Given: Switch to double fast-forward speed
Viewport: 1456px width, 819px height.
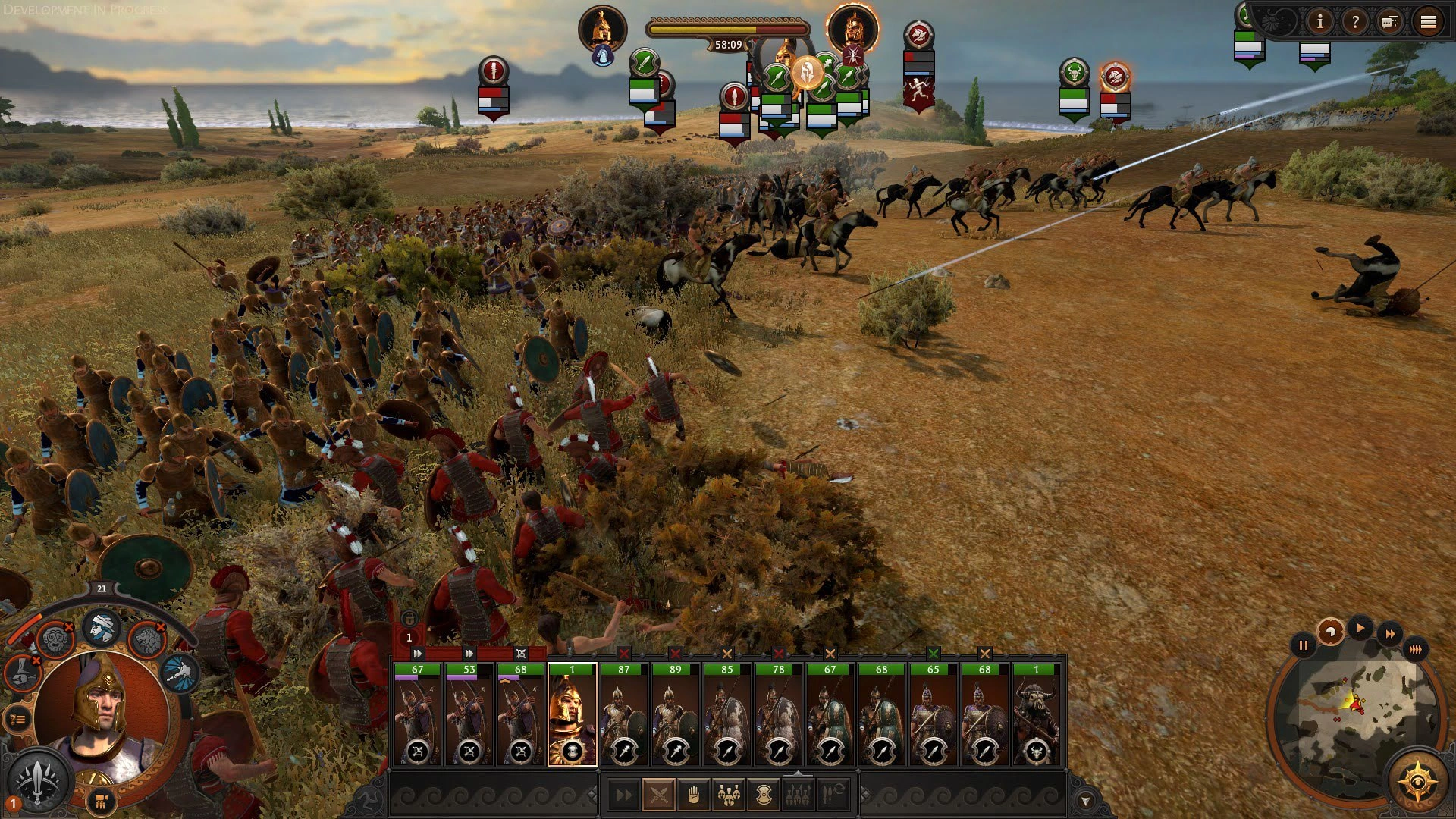Looking at the screenshot, I should click(x=1389, y=634).
